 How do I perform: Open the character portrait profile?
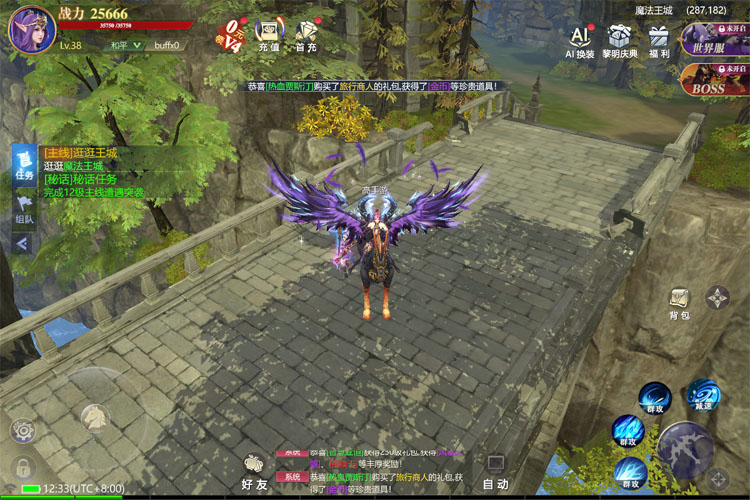(31, 29)
